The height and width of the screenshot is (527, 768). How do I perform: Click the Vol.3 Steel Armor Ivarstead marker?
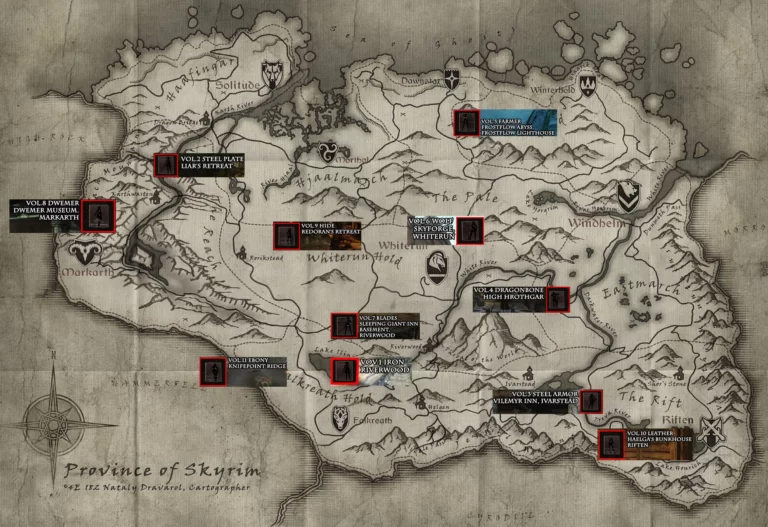[591, 402]
